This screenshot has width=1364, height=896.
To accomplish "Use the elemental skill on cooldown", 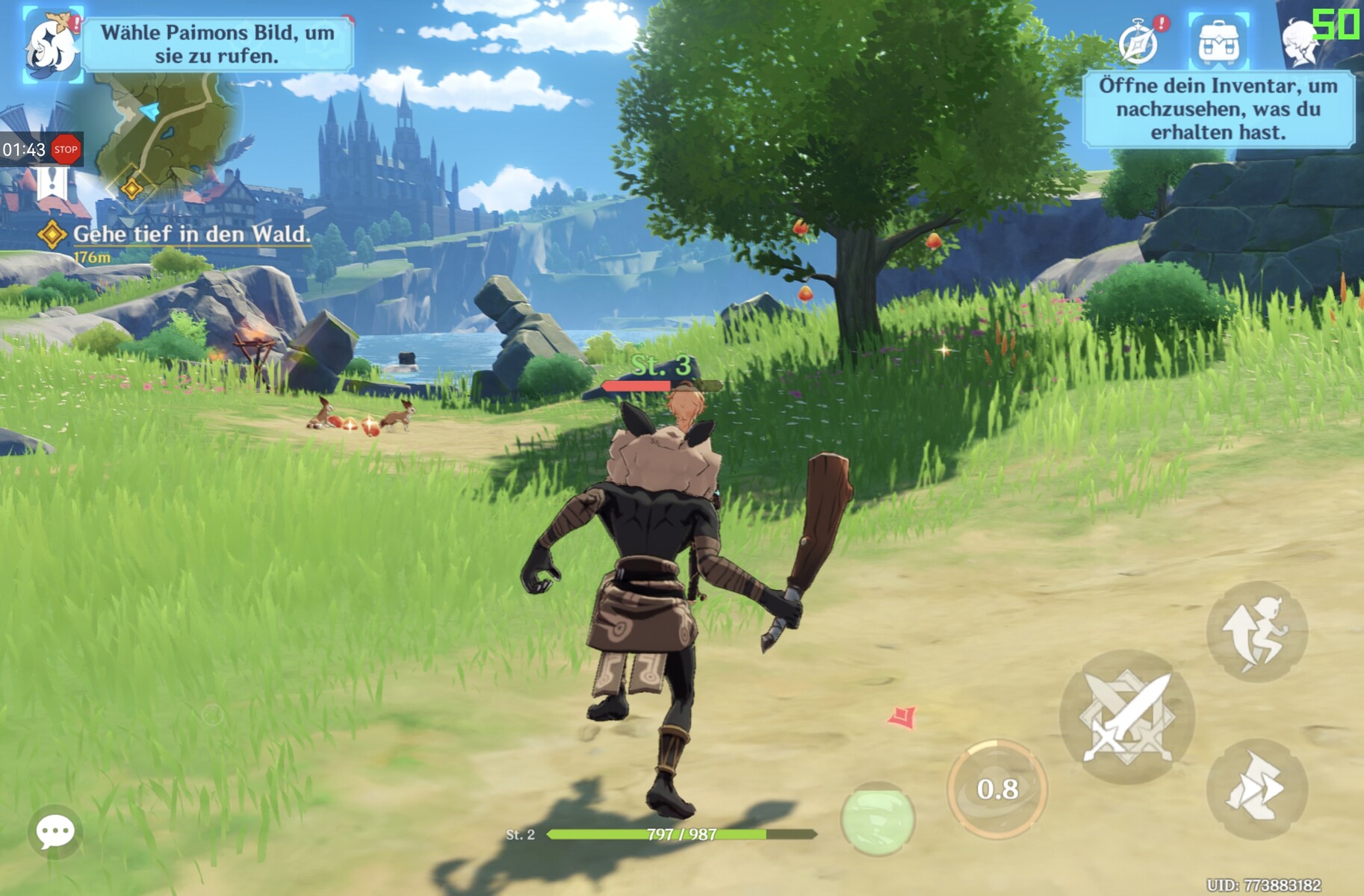I will tap(997, 789).
